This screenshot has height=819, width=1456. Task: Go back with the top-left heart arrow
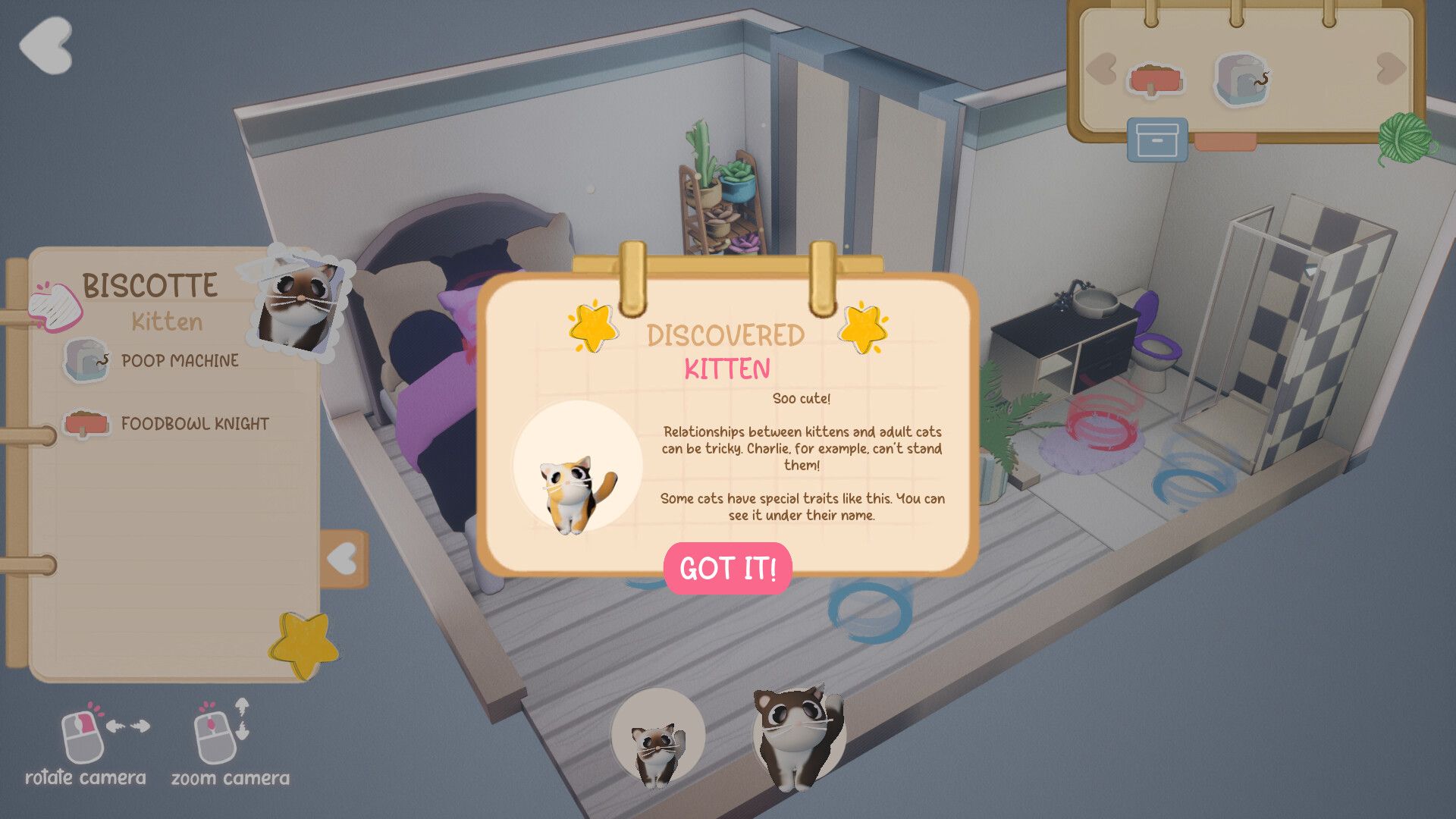click(45, 45)
